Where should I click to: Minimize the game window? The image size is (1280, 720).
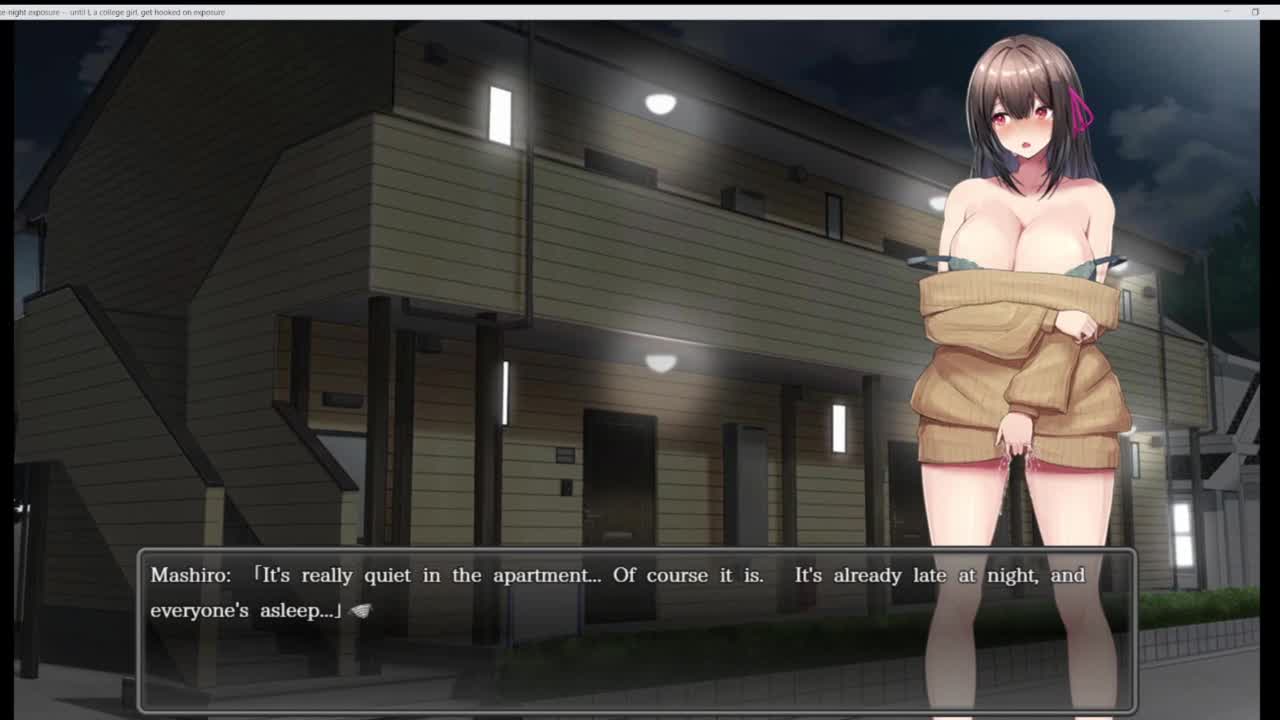[x=1227, y=12]
